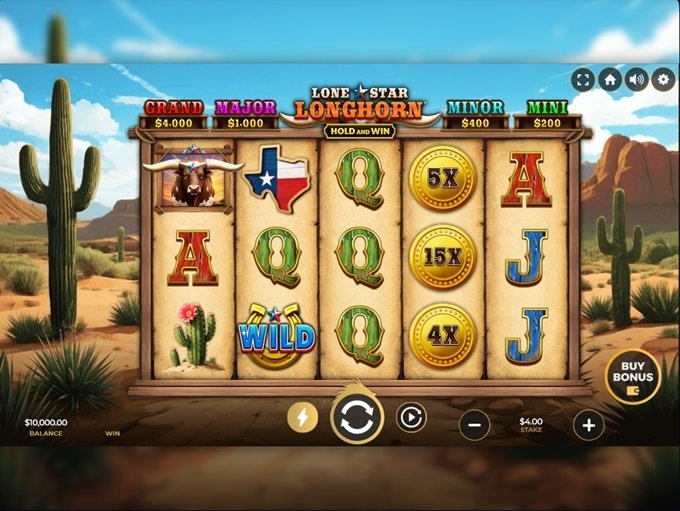The image size is (680, 511).
Task: Enter fullscreen mode
Action: (x=583, y=79)
